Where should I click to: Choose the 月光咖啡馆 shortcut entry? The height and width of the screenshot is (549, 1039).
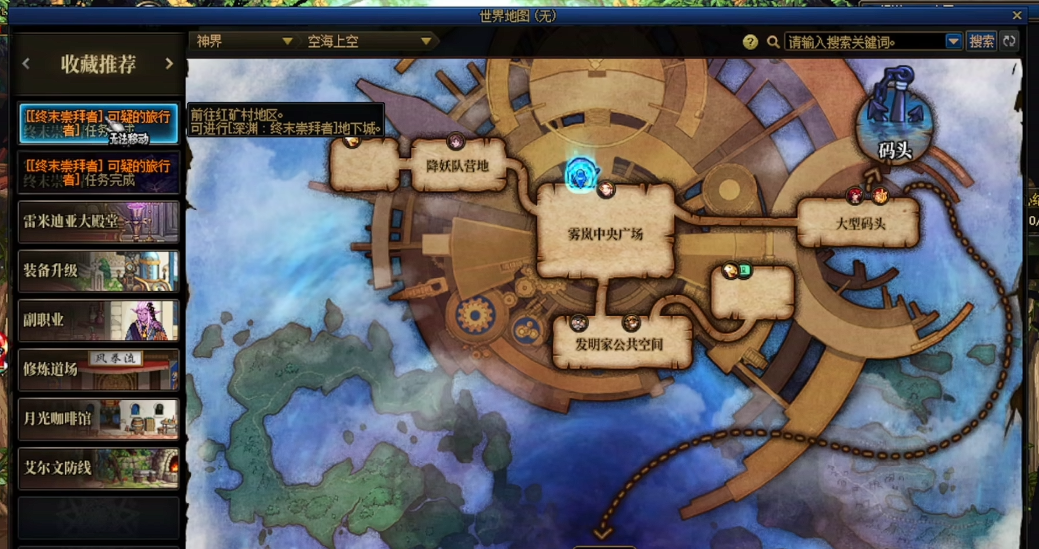(x=98, y=418)
